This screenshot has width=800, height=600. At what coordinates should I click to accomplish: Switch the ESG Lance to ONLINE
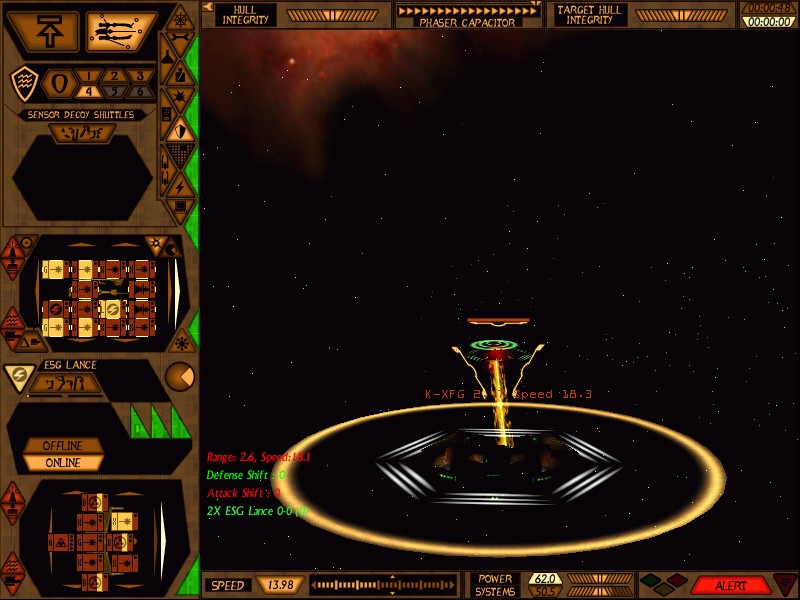[63, 463]
